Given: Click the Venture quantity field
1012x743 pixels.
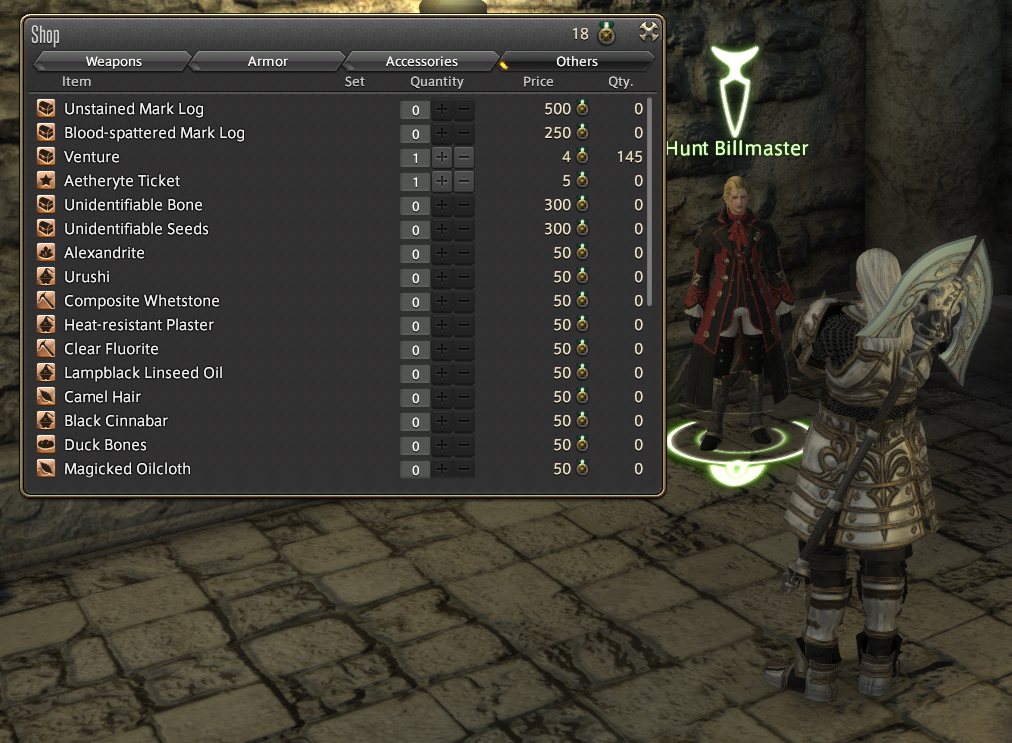Looking at the screenshot, I should coord(415,158).
